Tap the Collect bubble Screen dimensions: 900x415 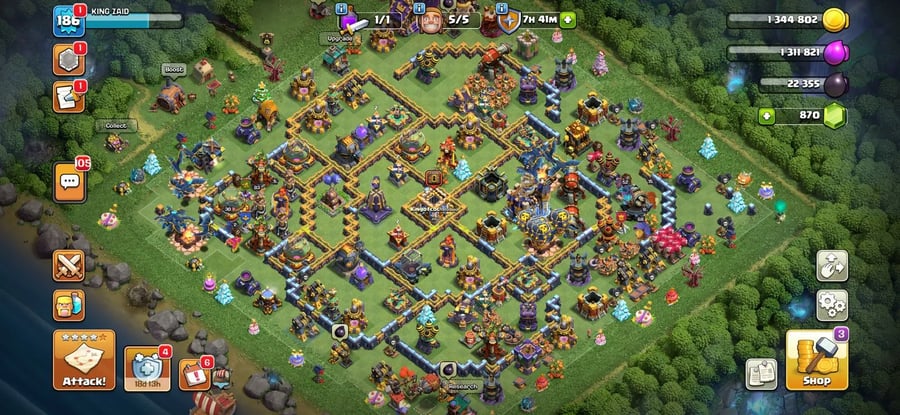pos(115,126)
